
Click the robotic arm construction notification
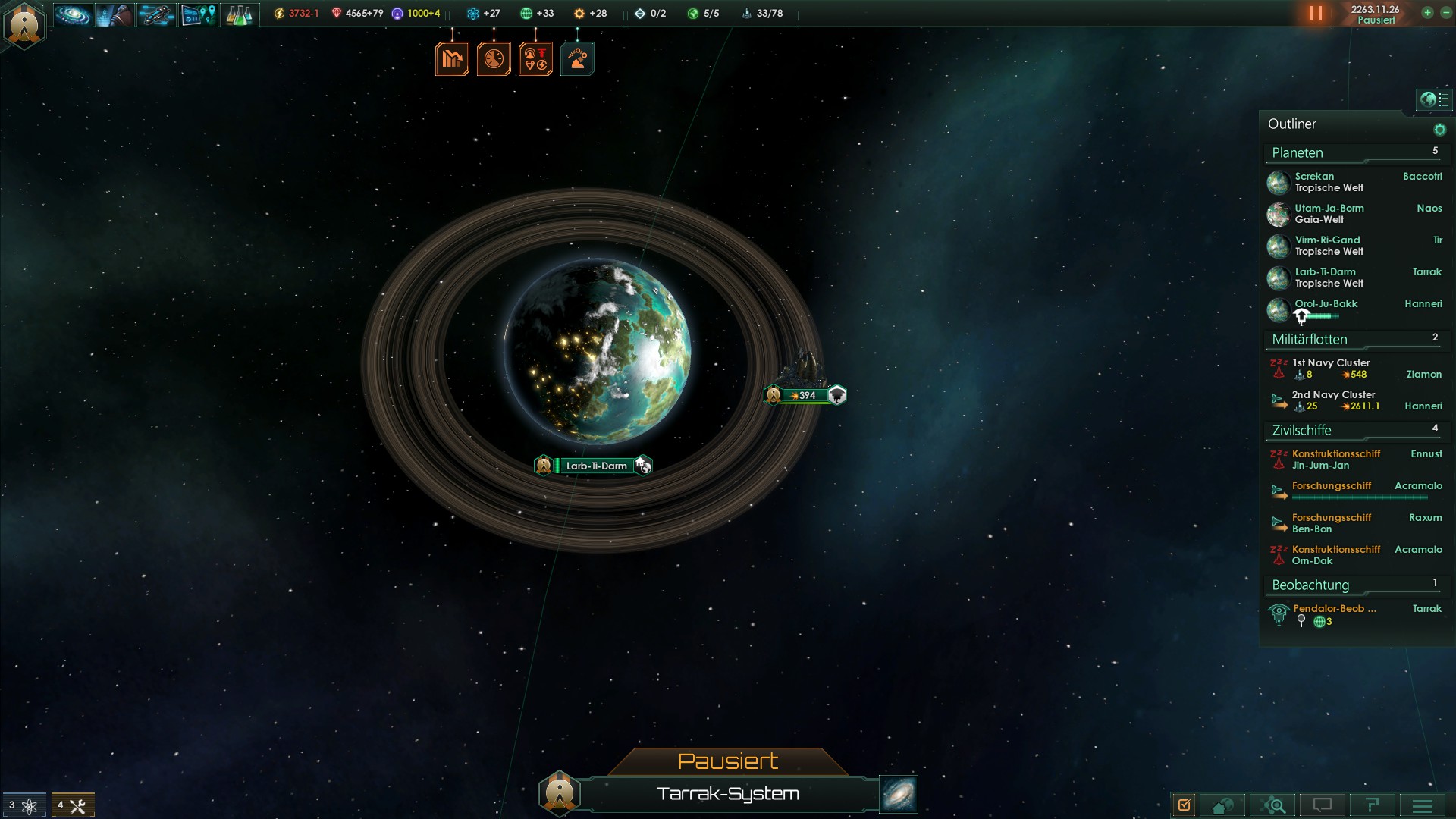(x=577, y=59)
